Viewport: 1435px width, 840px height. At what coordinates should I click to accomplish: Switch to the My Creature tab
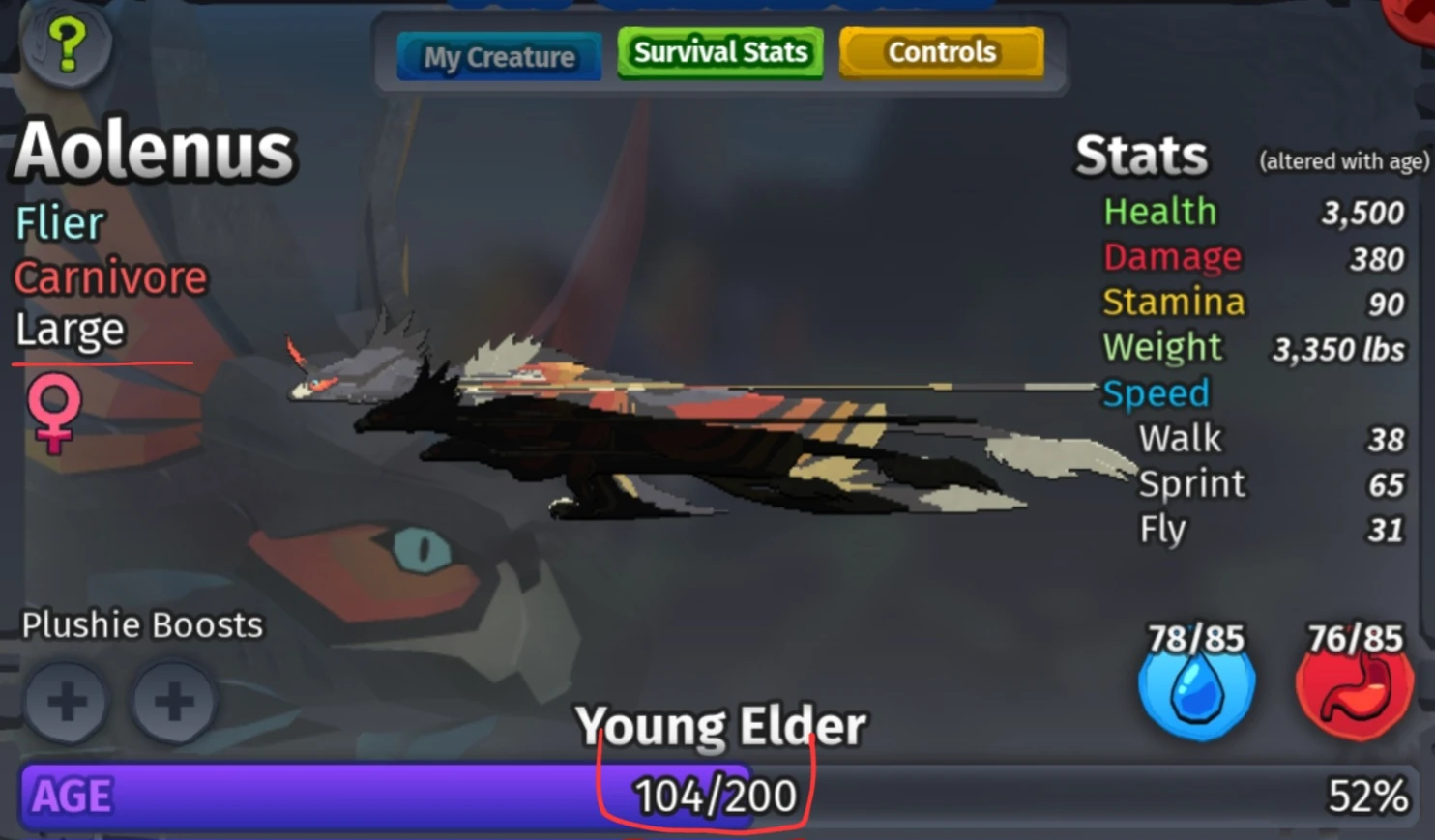coord(498,57)
